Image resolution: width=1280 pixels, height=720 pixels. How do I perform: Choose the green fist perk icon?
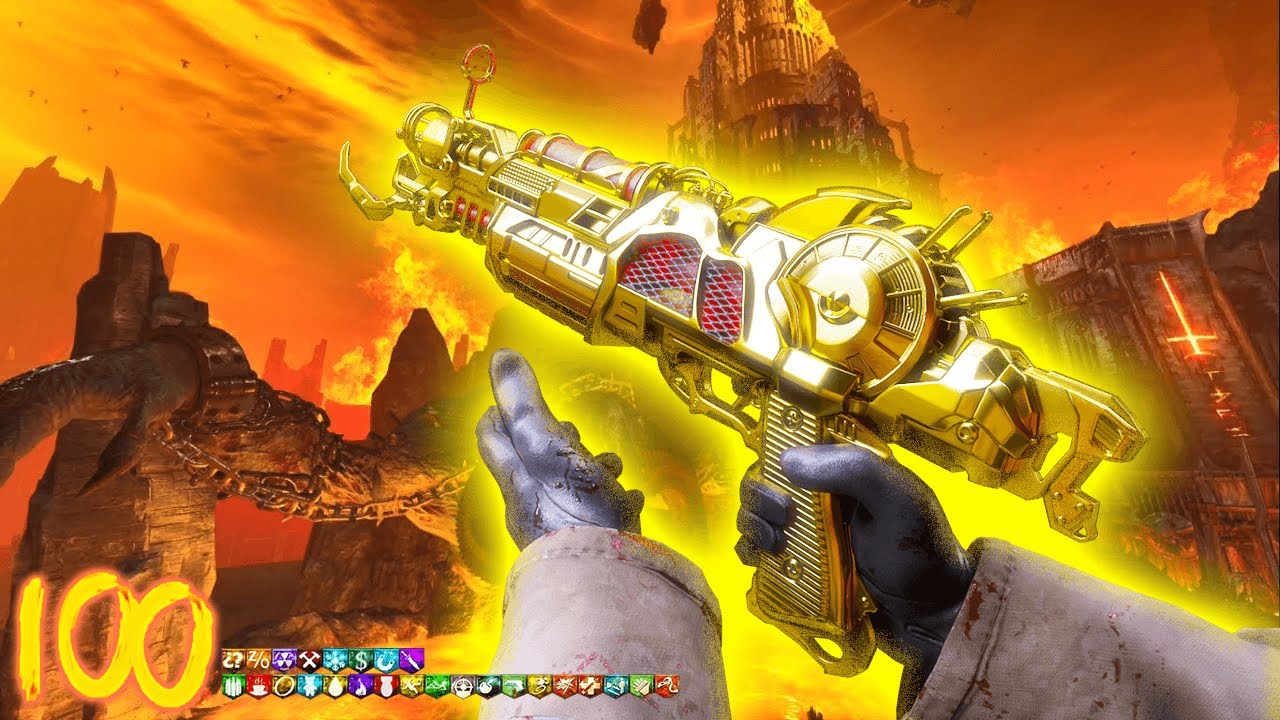642,686
